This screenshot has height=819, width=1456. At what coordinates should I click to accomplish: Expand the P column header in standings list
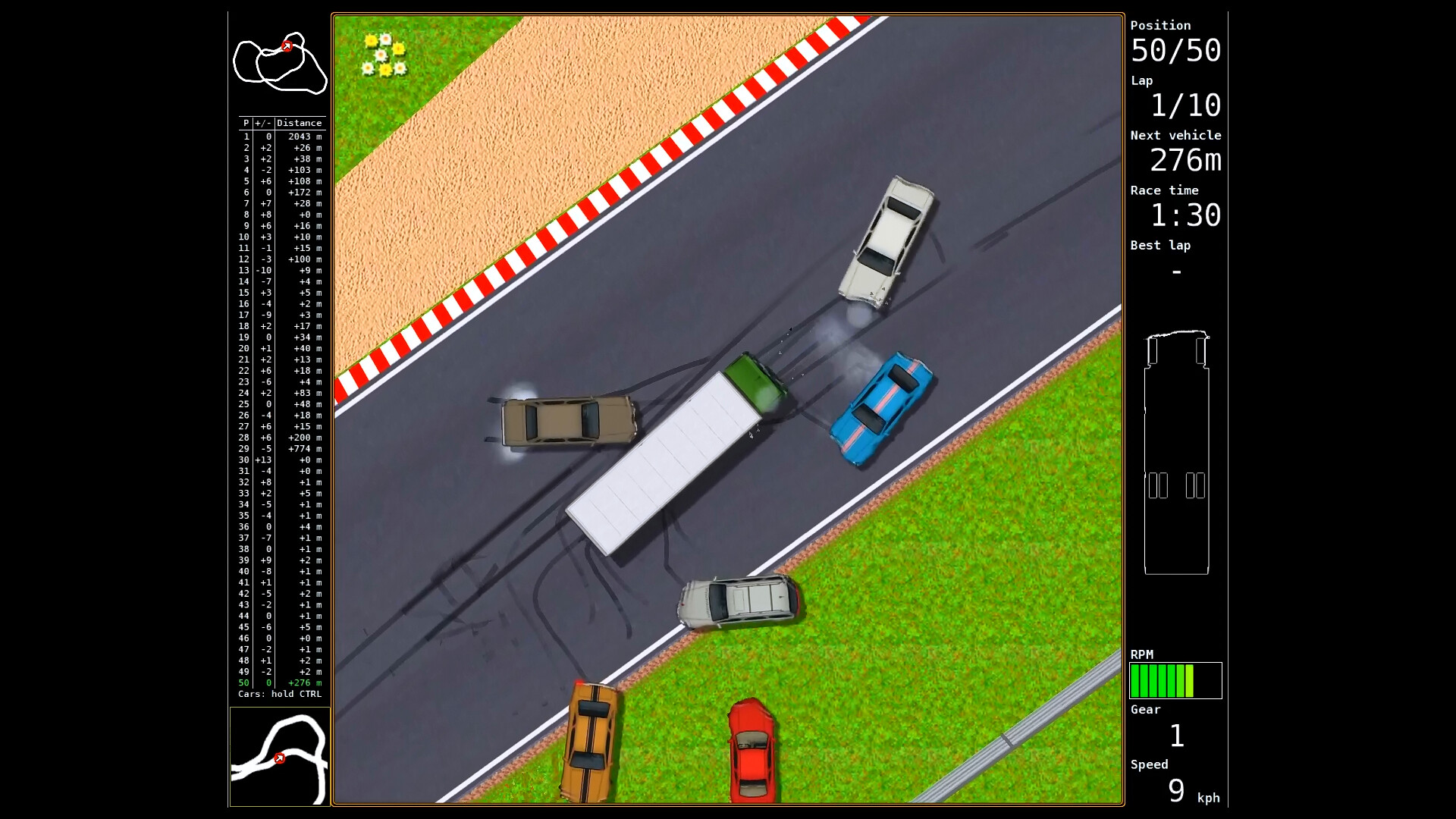(x=244, y=122)
